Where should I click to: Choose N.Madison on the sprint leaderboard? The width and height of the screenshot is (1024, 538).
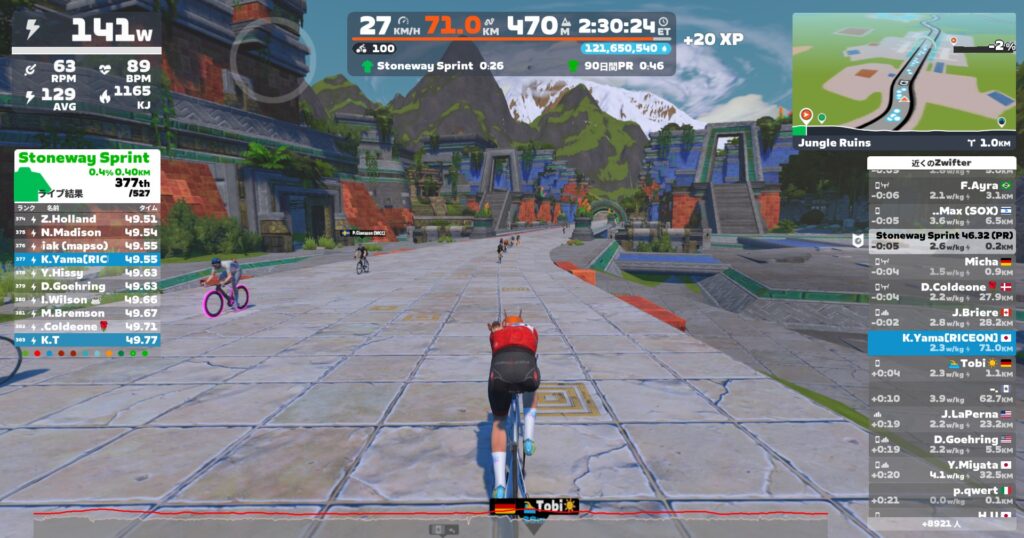click(87, 232)
